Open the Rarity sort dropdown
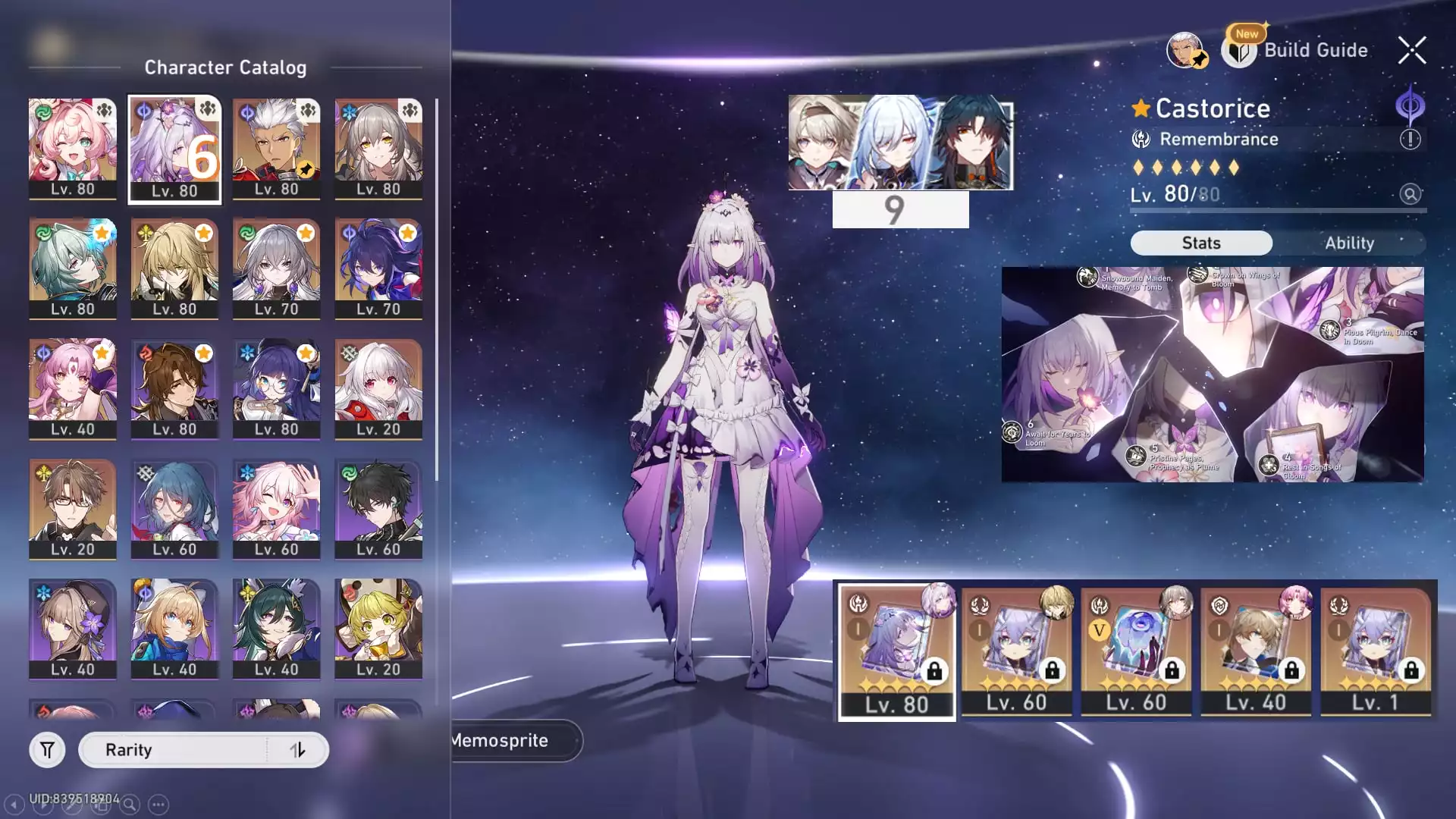Image resolution: width=1456 pixels, height=819 pixels. [173, 750]
